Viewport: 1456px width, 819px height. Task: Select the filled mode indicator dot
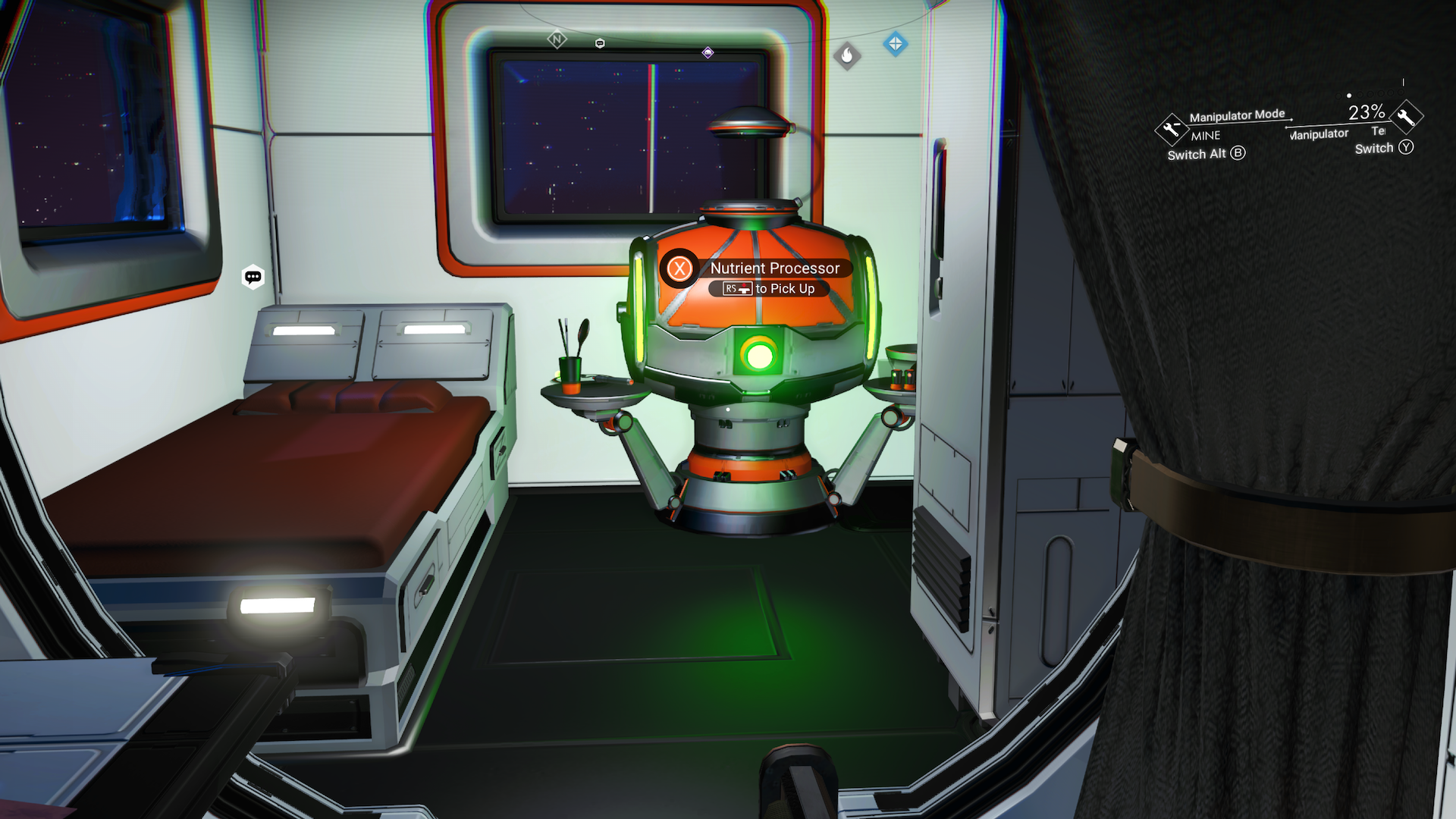1348,96
